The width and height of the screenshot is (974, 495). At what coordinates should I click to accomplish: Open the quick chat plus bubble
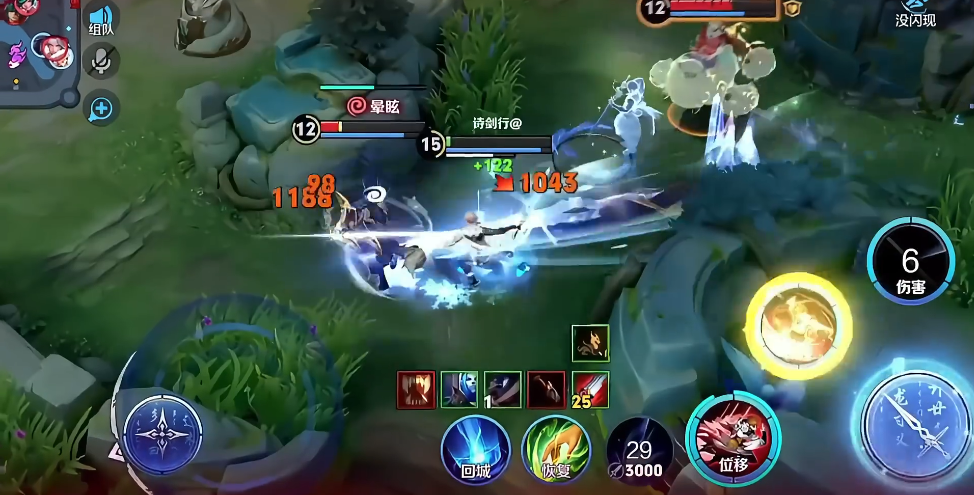click(x=101, y=107)
